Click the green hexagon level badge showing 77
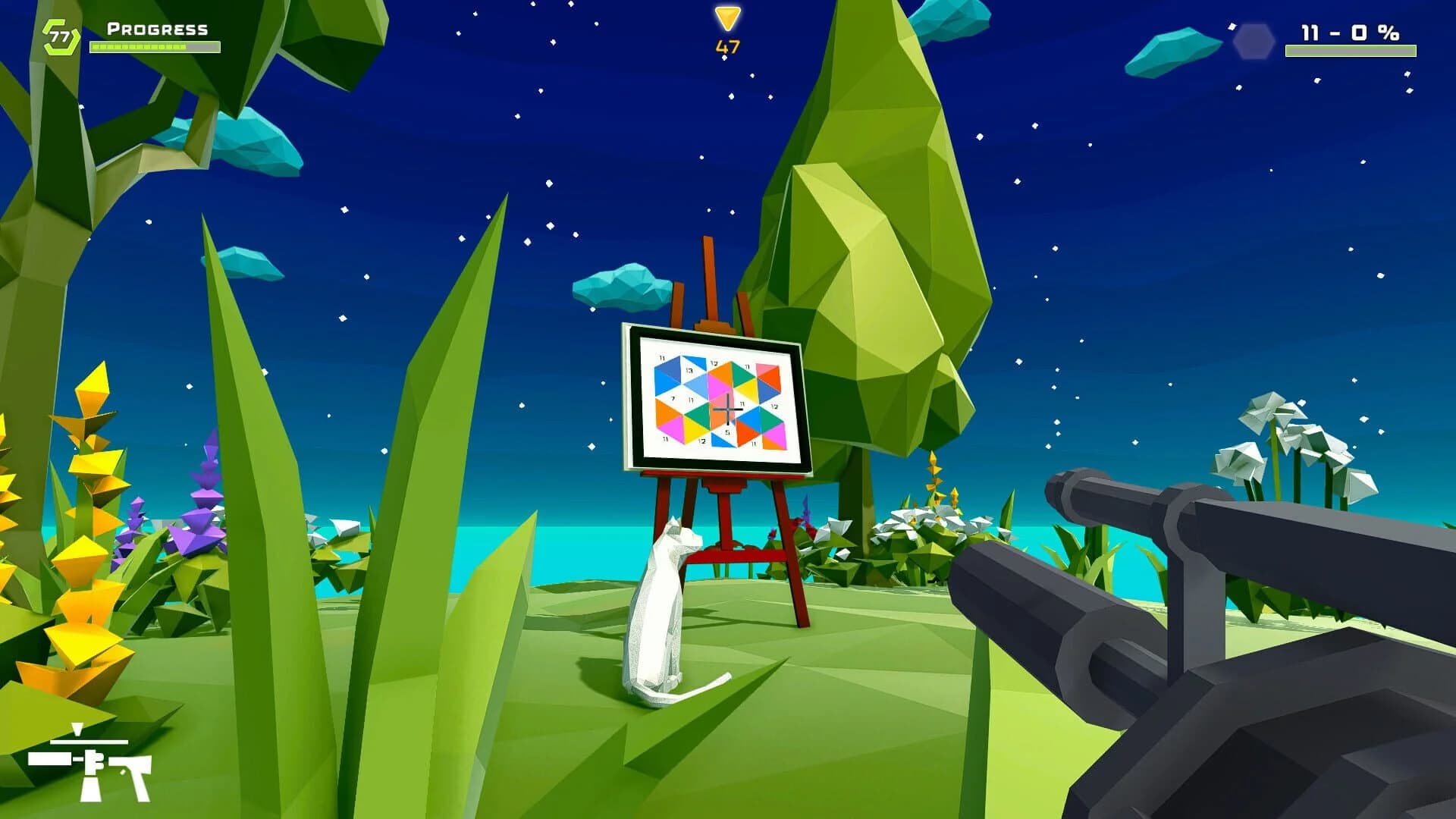Image resolution: width=1456 pixels, height=819 pixels. click(59, 34)
